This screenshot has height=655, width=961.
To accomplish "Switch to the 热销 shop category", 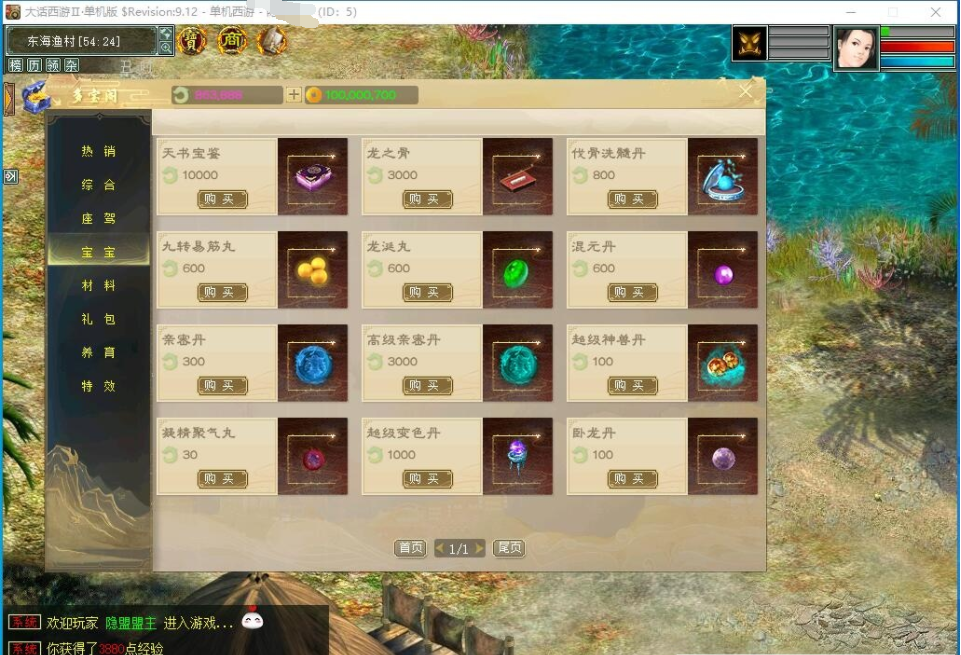I will click(x=99, y=151).
